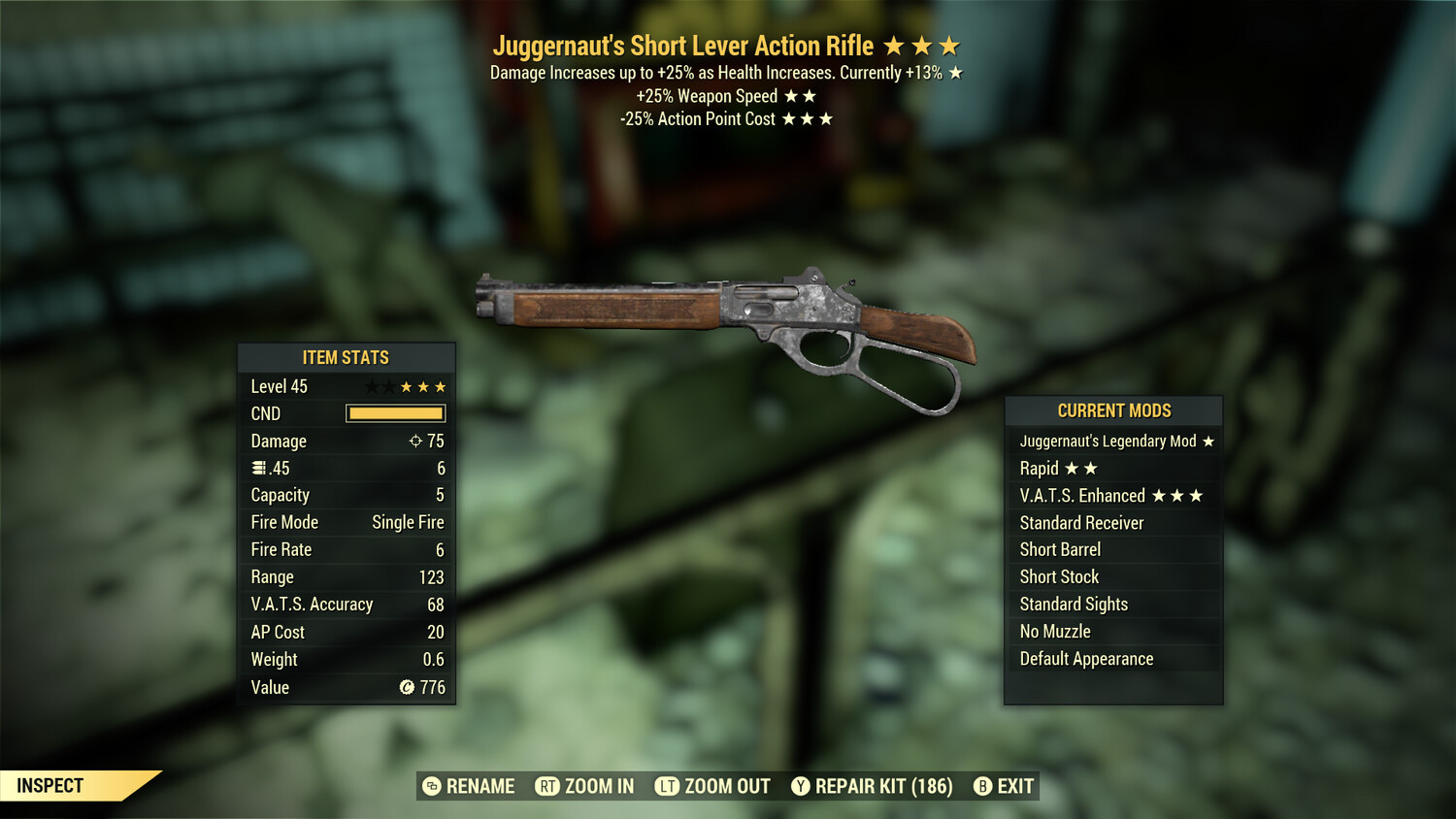The image size is (1456, 819).
Task: Click the yellow CND condition bar
Action: tap(394, 413)
